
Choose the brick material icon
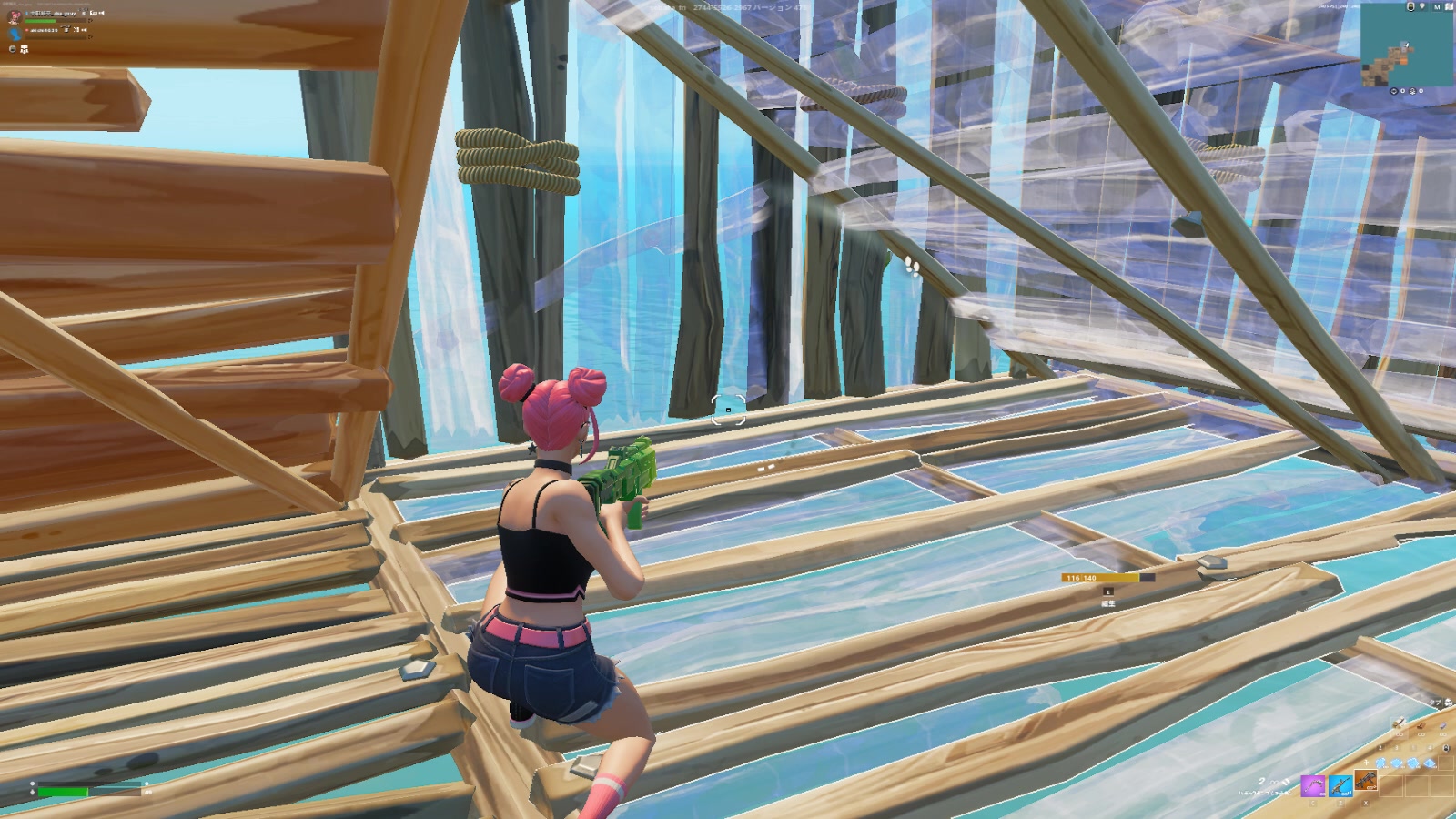[x=1421, y=726]
